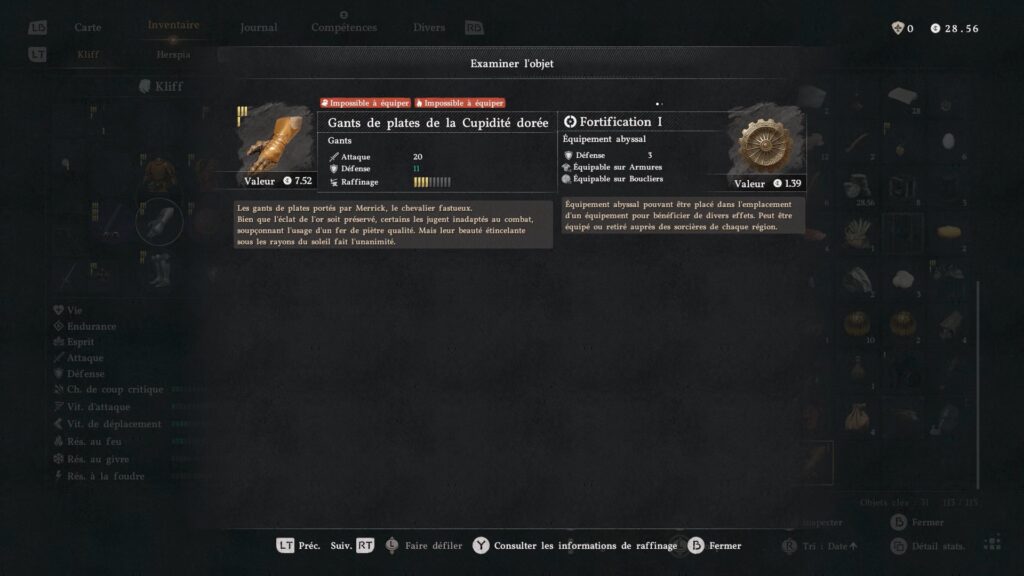This screenshot has height=576, width=1024.
Task: Select the Fortification I gear icon
Action: tap(766, 144)
